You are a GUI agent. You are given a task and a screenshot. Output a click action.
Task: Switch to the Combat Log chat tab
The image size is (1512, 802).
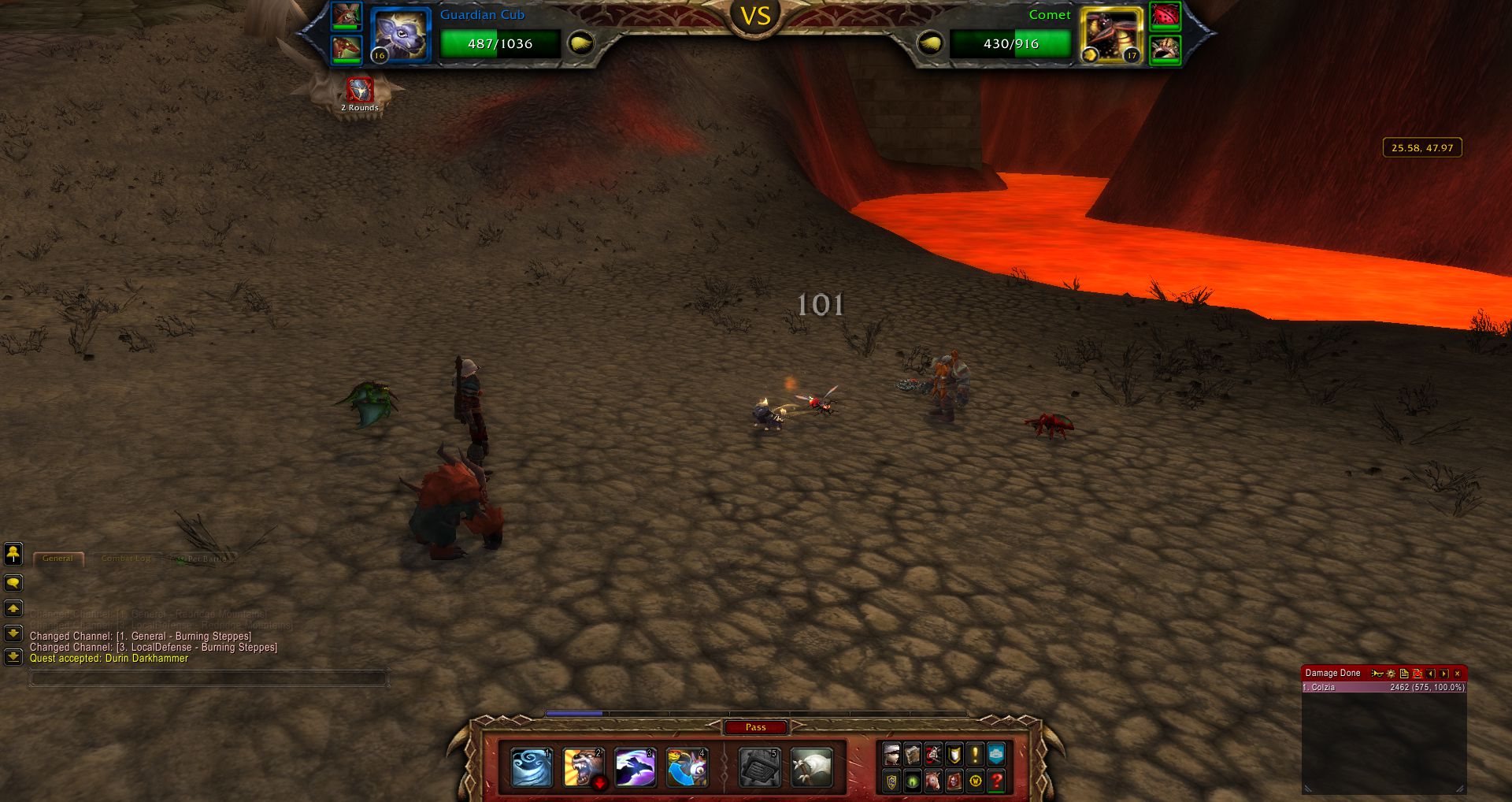(x=125, y=559)
